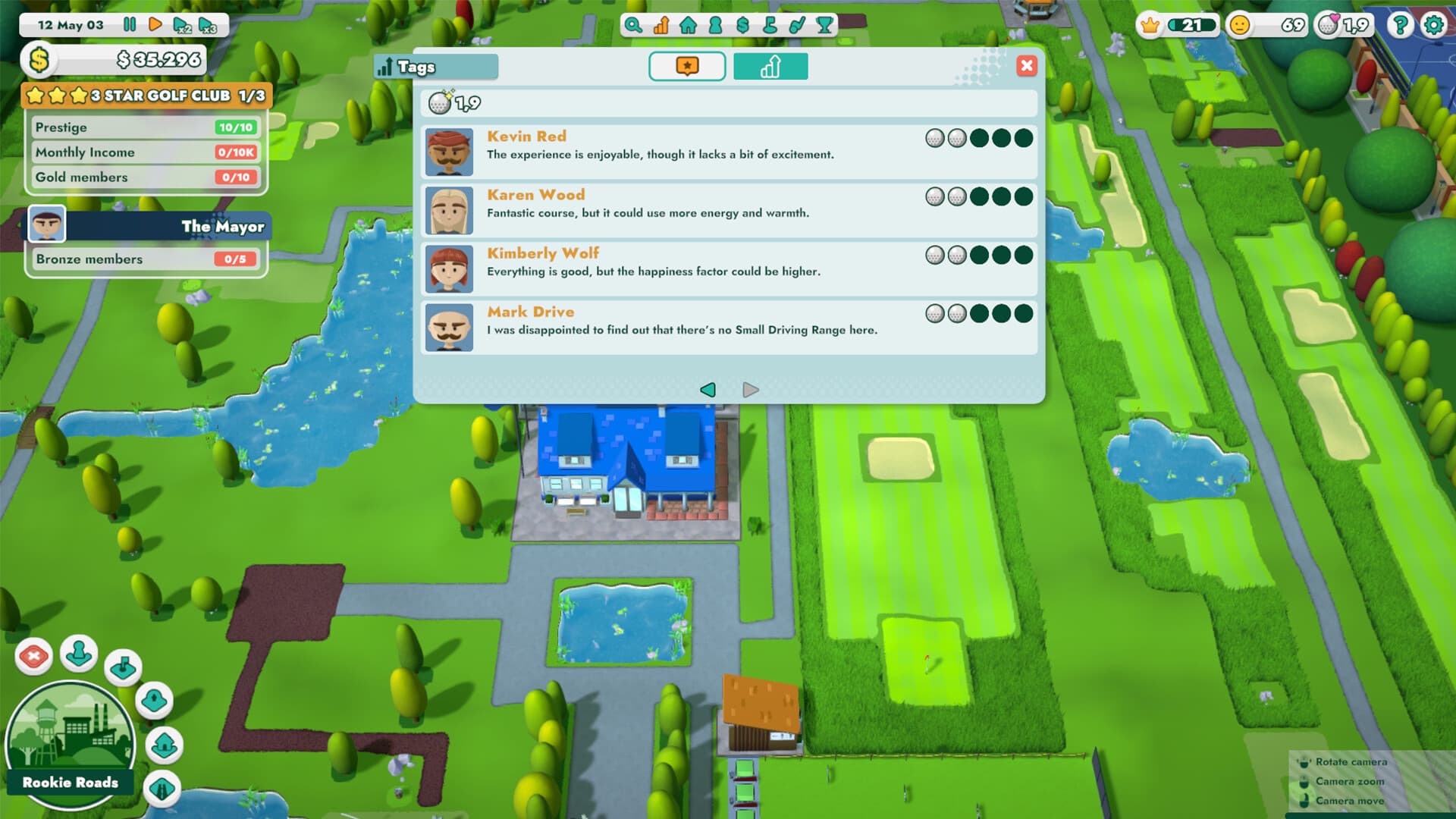The height and width of the screenshot is (819, 1456).
Task: Go to the previous reviews page
Action: click(x=708, y=390)
